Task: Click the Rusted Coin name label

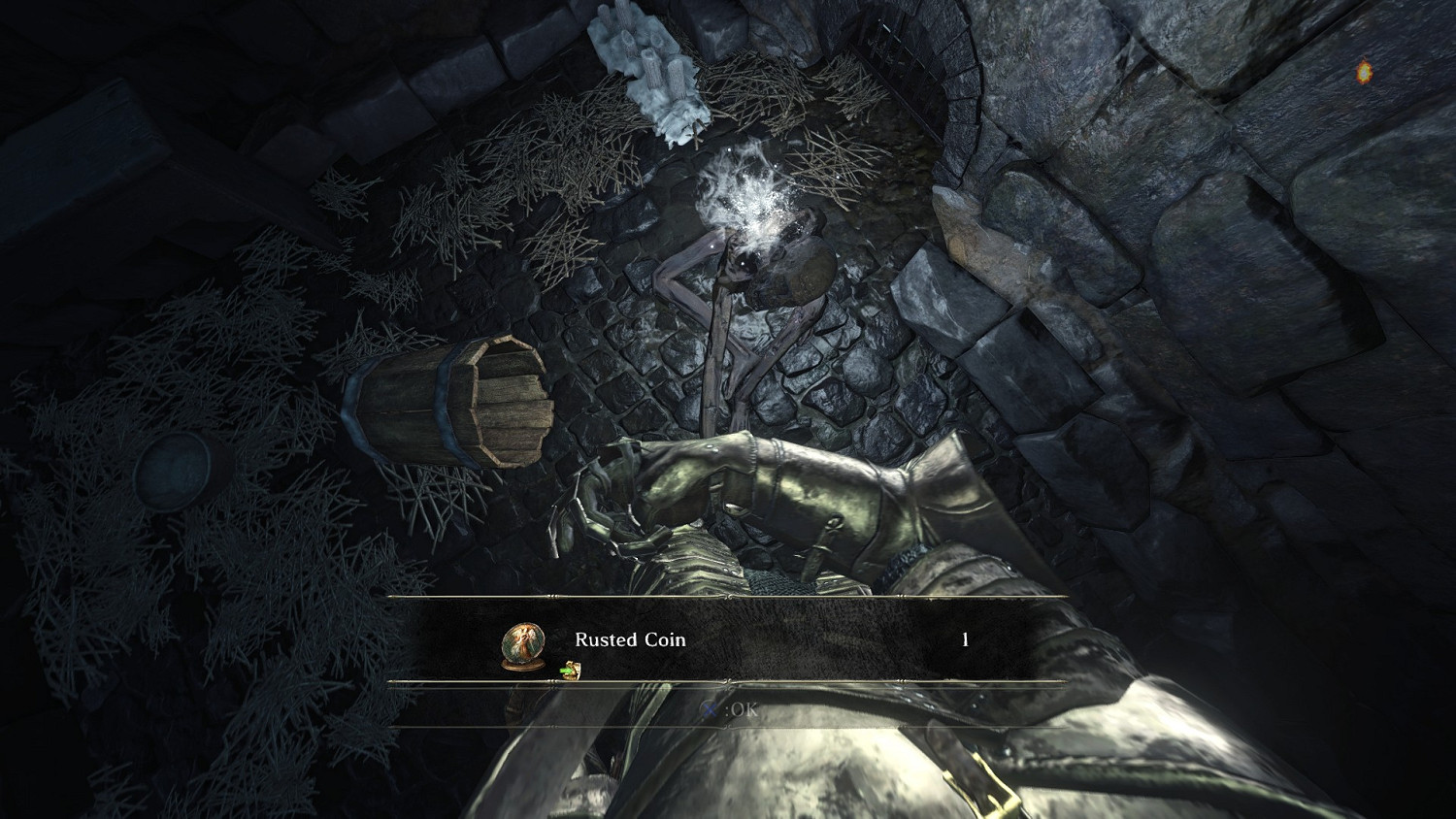Action: point(630,639)
